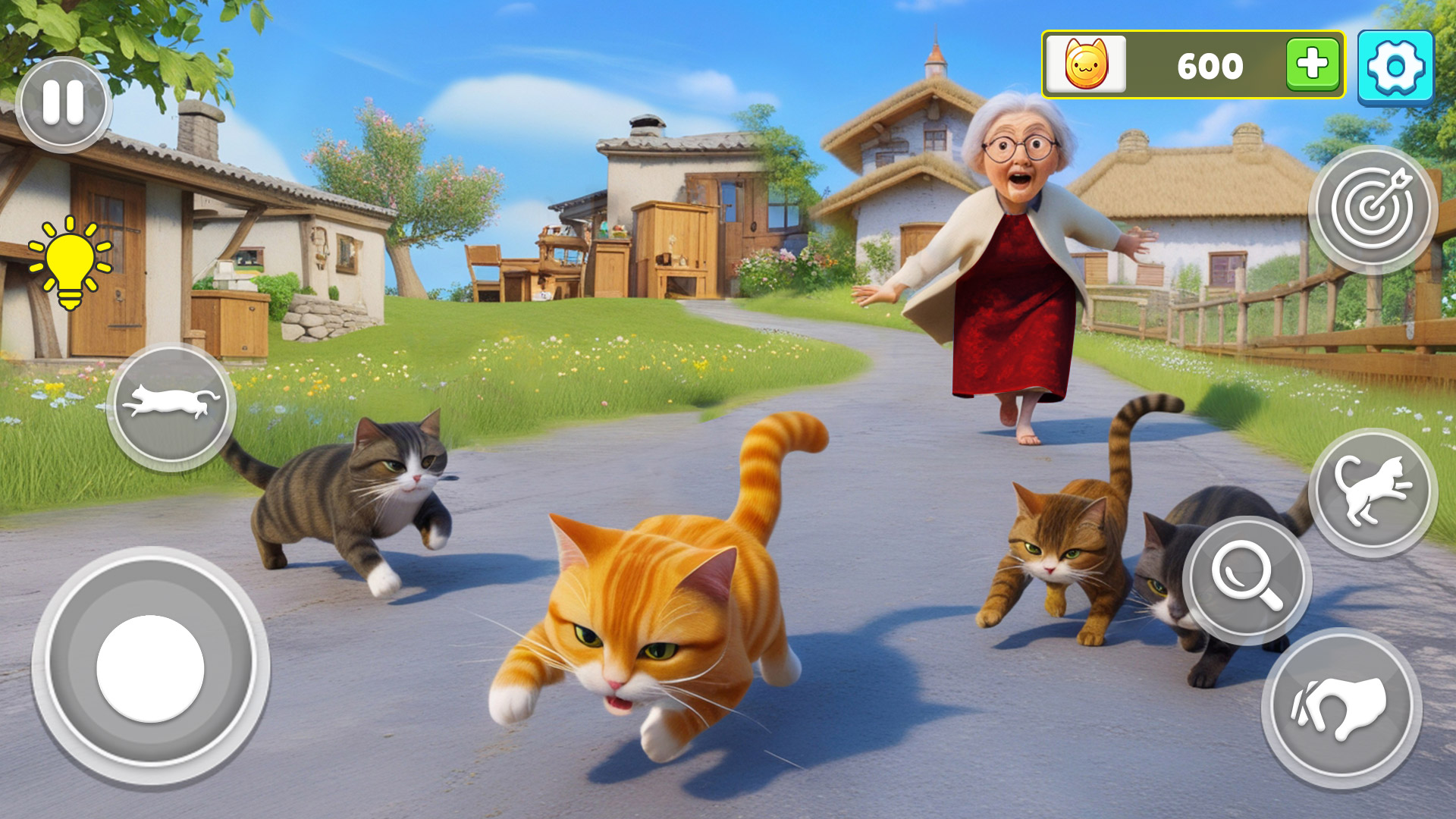Tap the coin balance showing 600

pos(1210,65)
